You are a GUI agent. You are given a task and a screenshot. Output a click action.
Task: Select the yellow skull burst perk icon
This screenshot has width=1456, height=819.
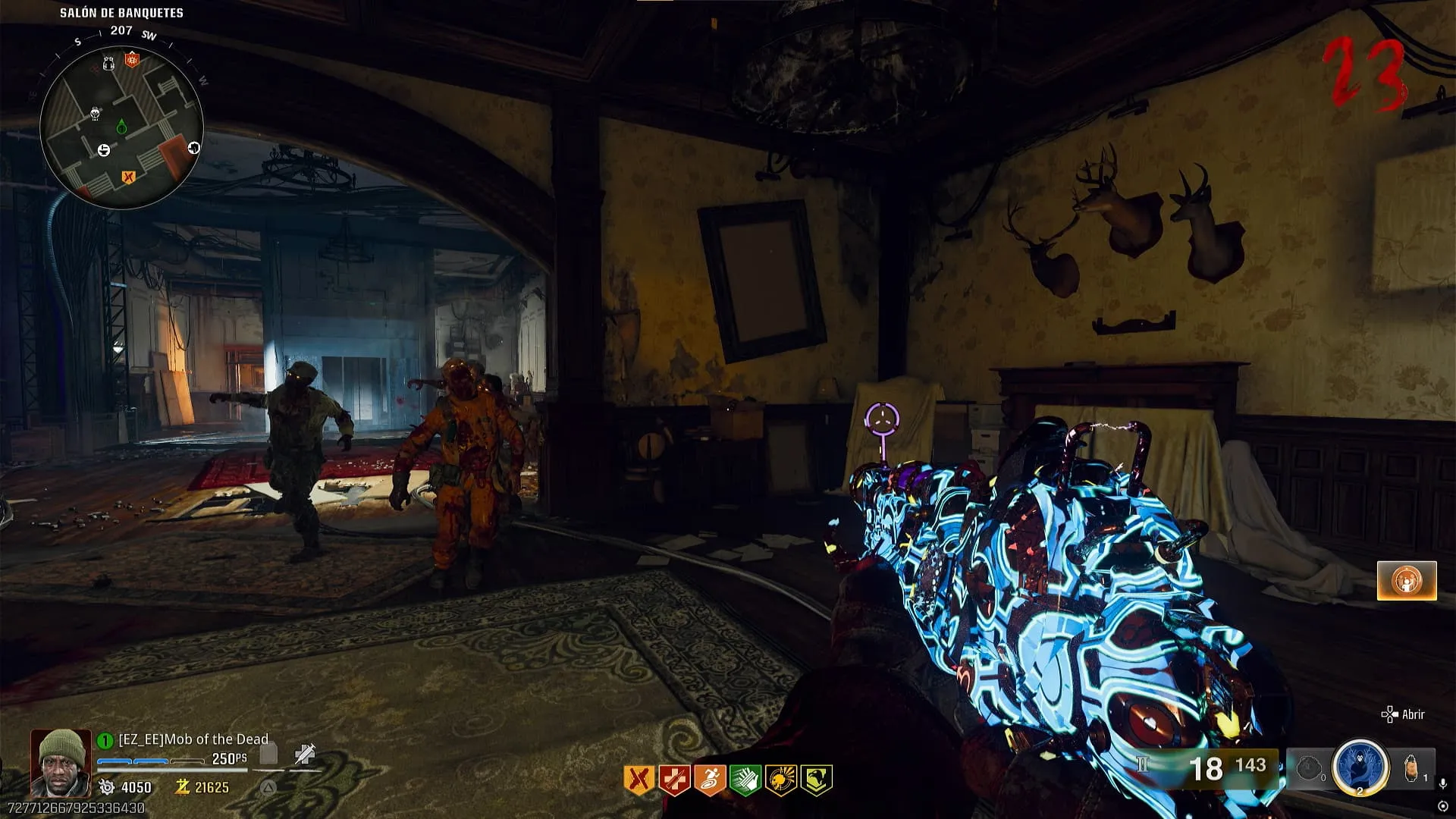tap(780, 780)
